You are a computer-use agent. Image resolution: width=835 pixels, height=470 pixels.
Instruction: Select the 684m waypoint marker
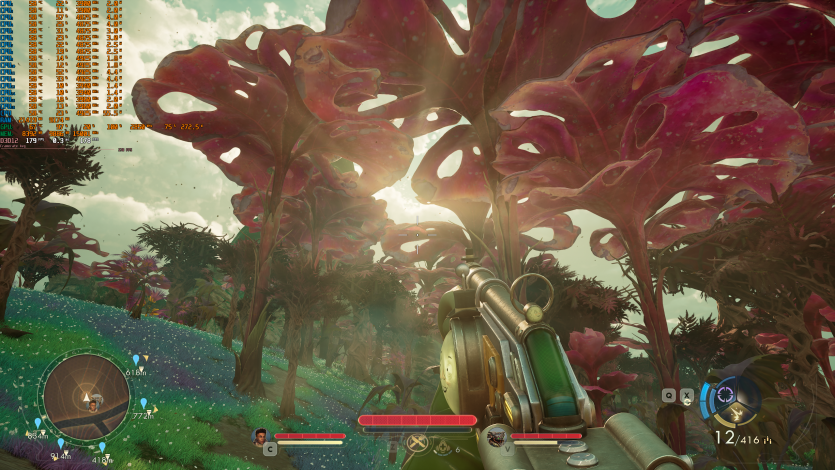(38, 424)
